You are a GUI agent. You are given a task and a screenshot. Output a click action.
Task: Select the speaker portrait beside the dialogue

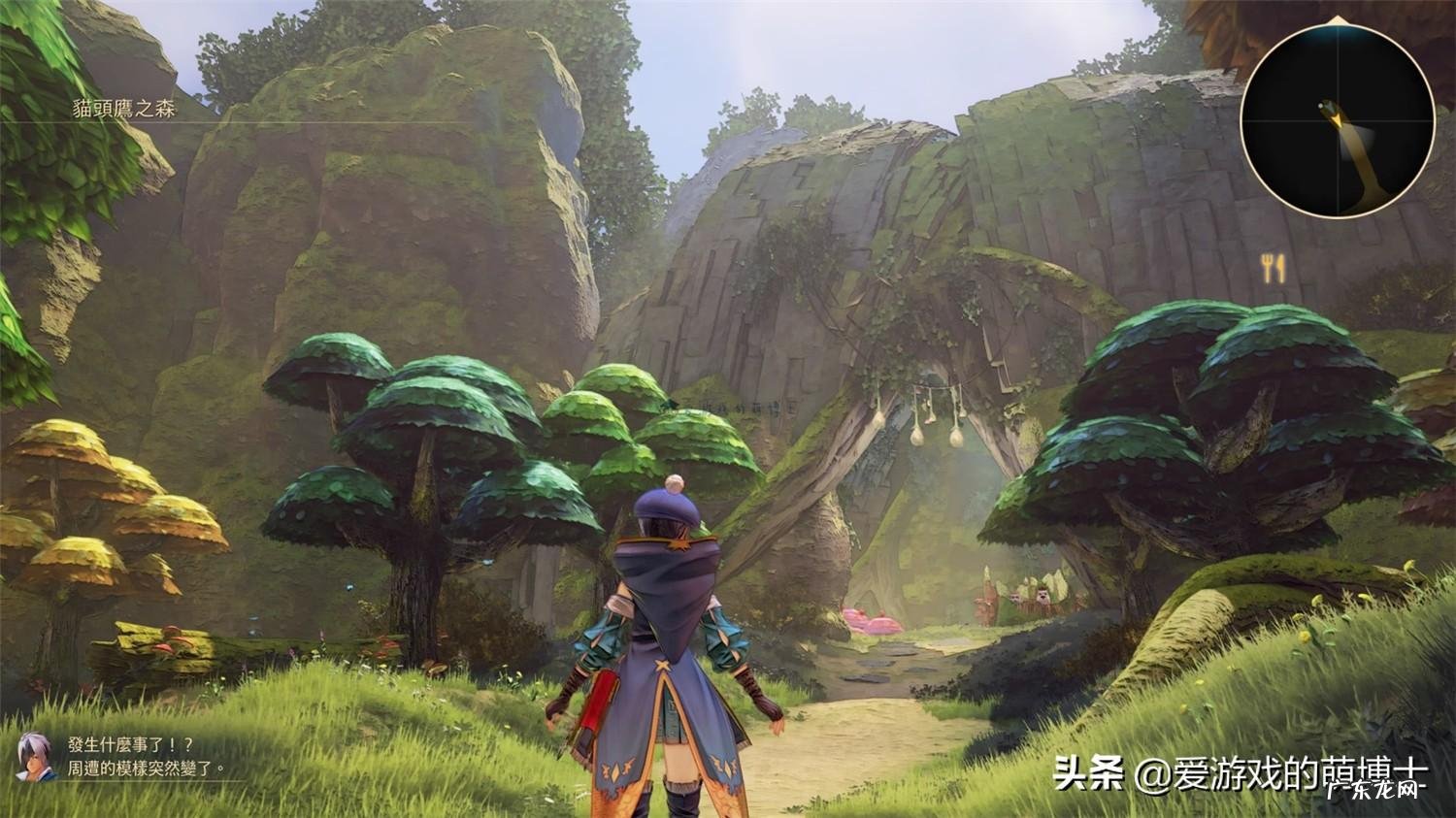click(35, 755)
